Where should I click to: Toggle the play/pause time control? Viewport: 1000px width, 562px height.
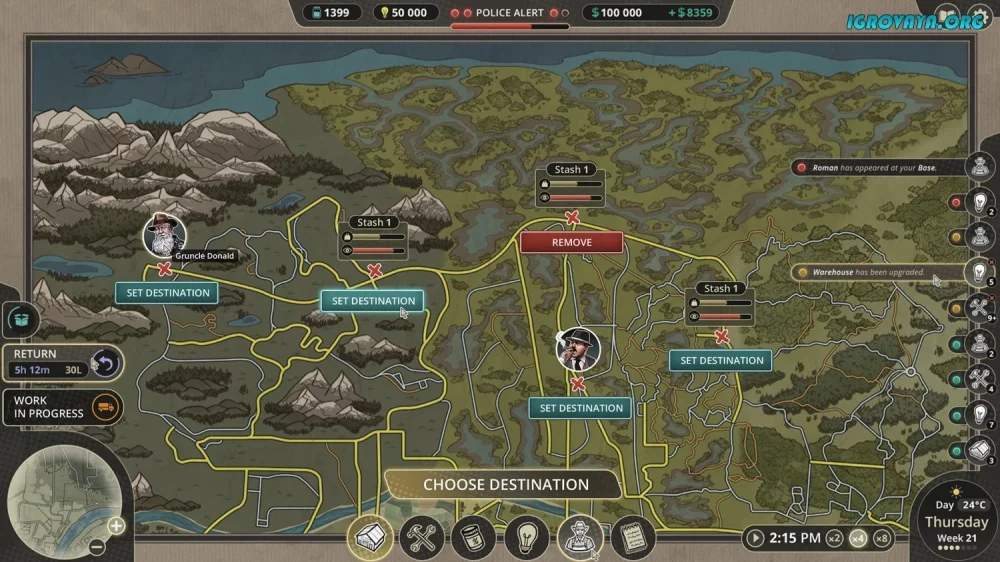(754, 538)
